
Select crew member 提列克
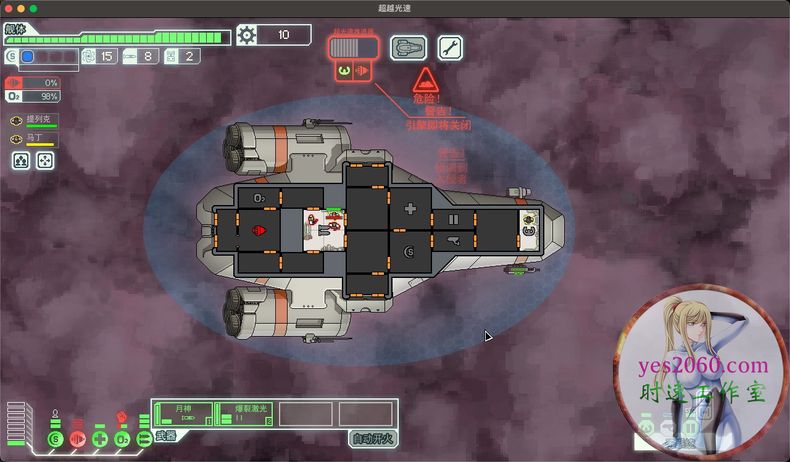[x=33, y=122]
